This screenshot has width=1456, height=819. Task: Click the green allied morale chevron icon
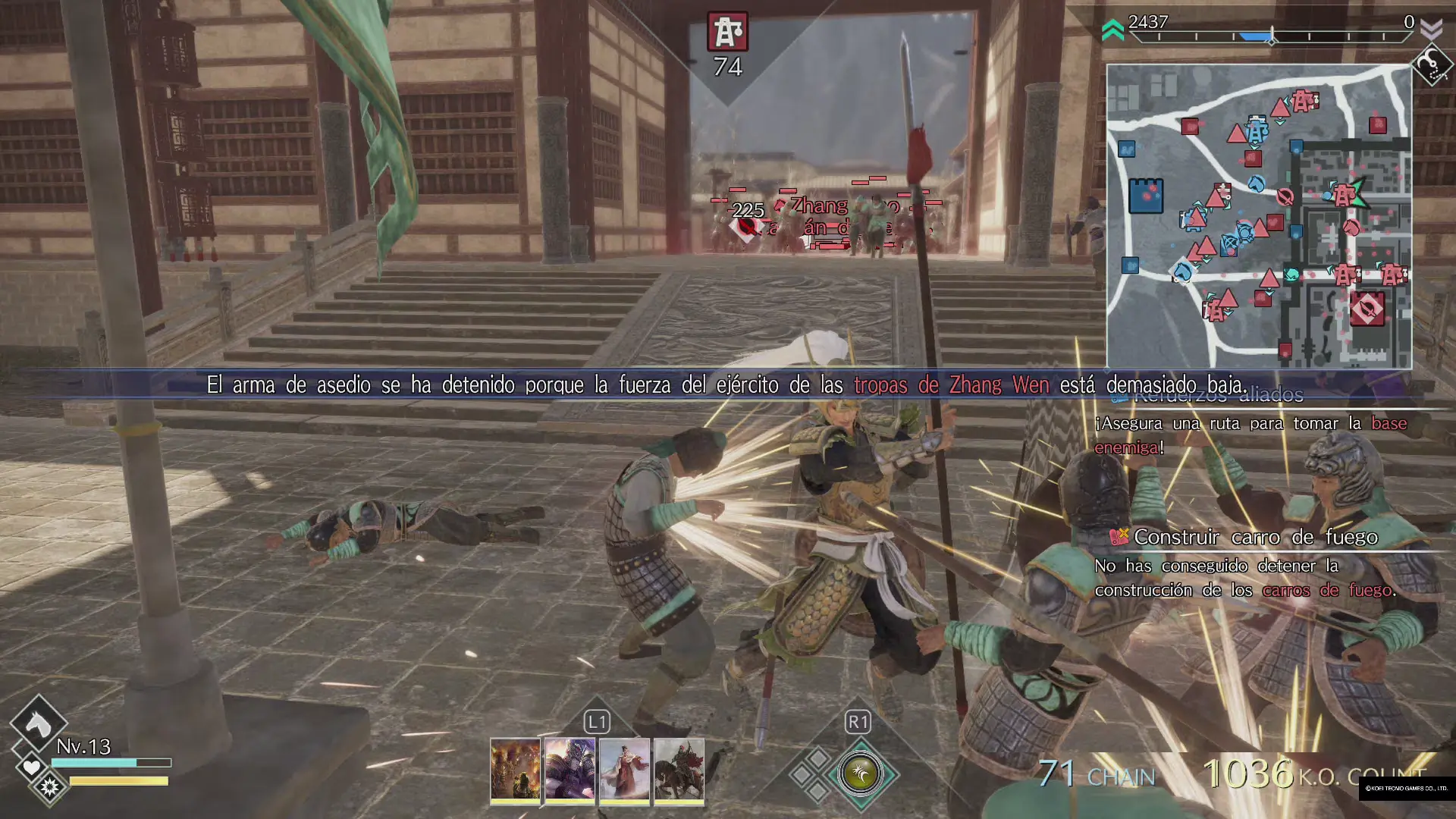(x=1112, y=30)
